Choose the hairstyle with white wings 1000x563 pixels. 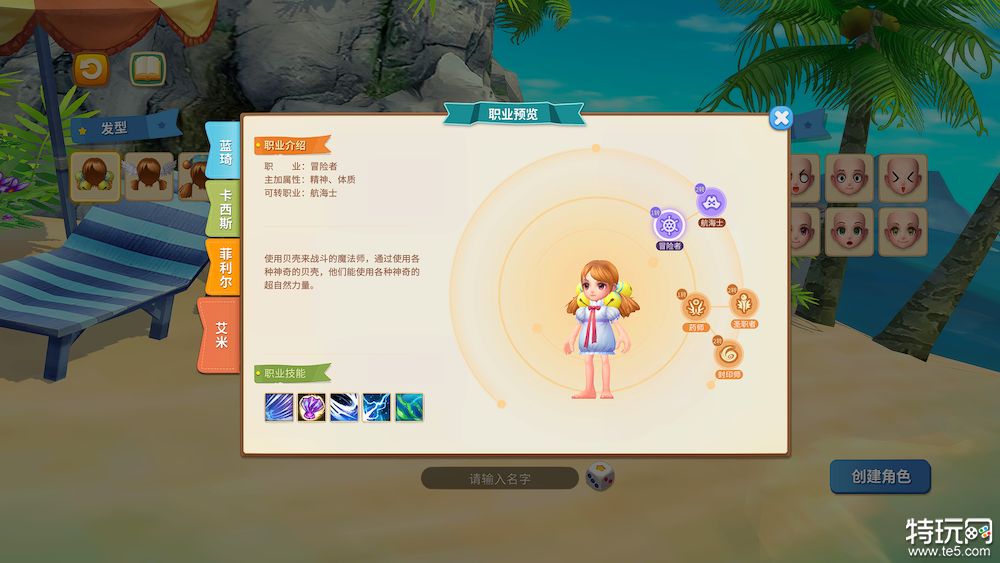coord(148,176)
